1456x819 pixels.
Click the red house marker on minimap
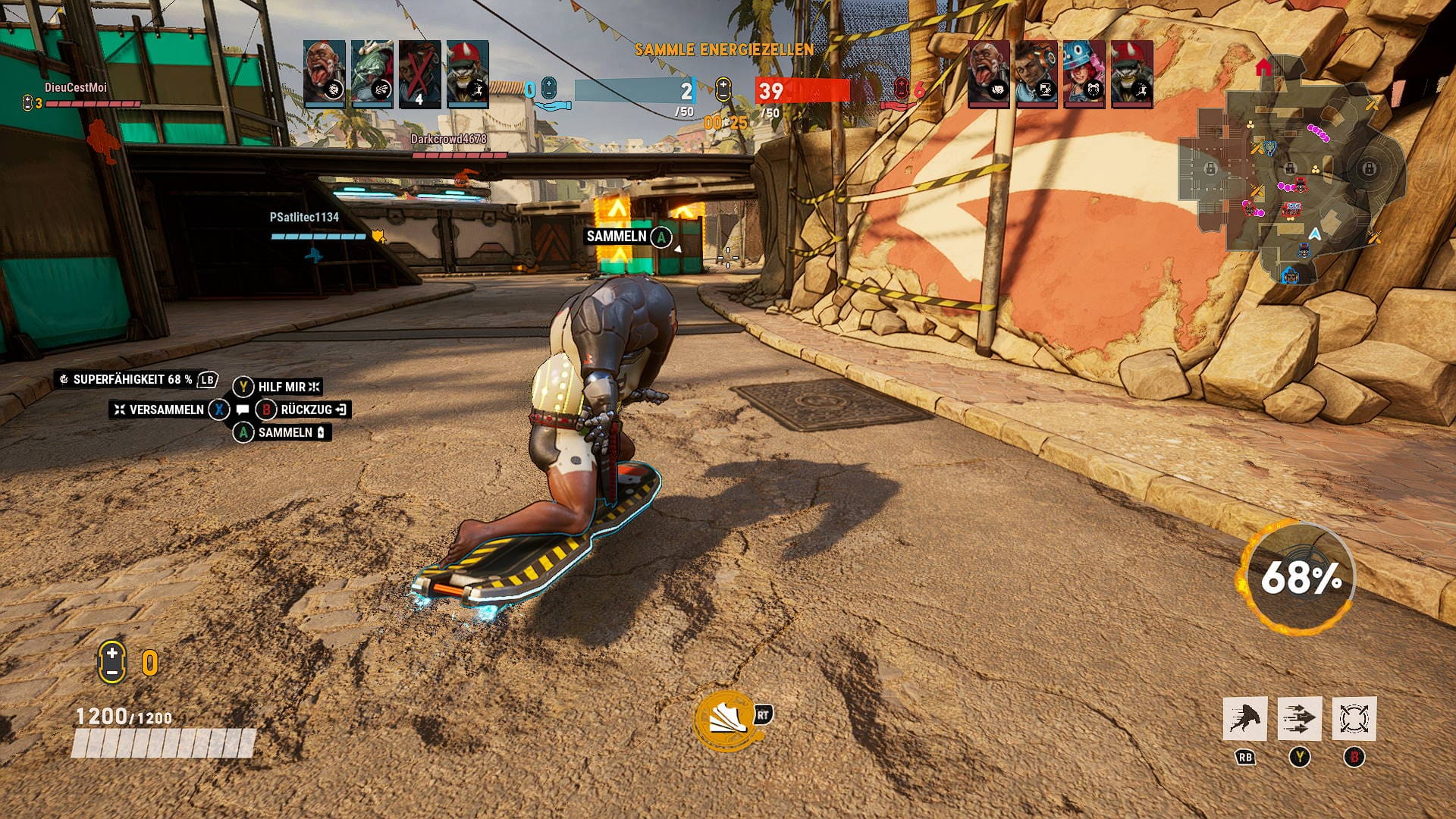1263,67
